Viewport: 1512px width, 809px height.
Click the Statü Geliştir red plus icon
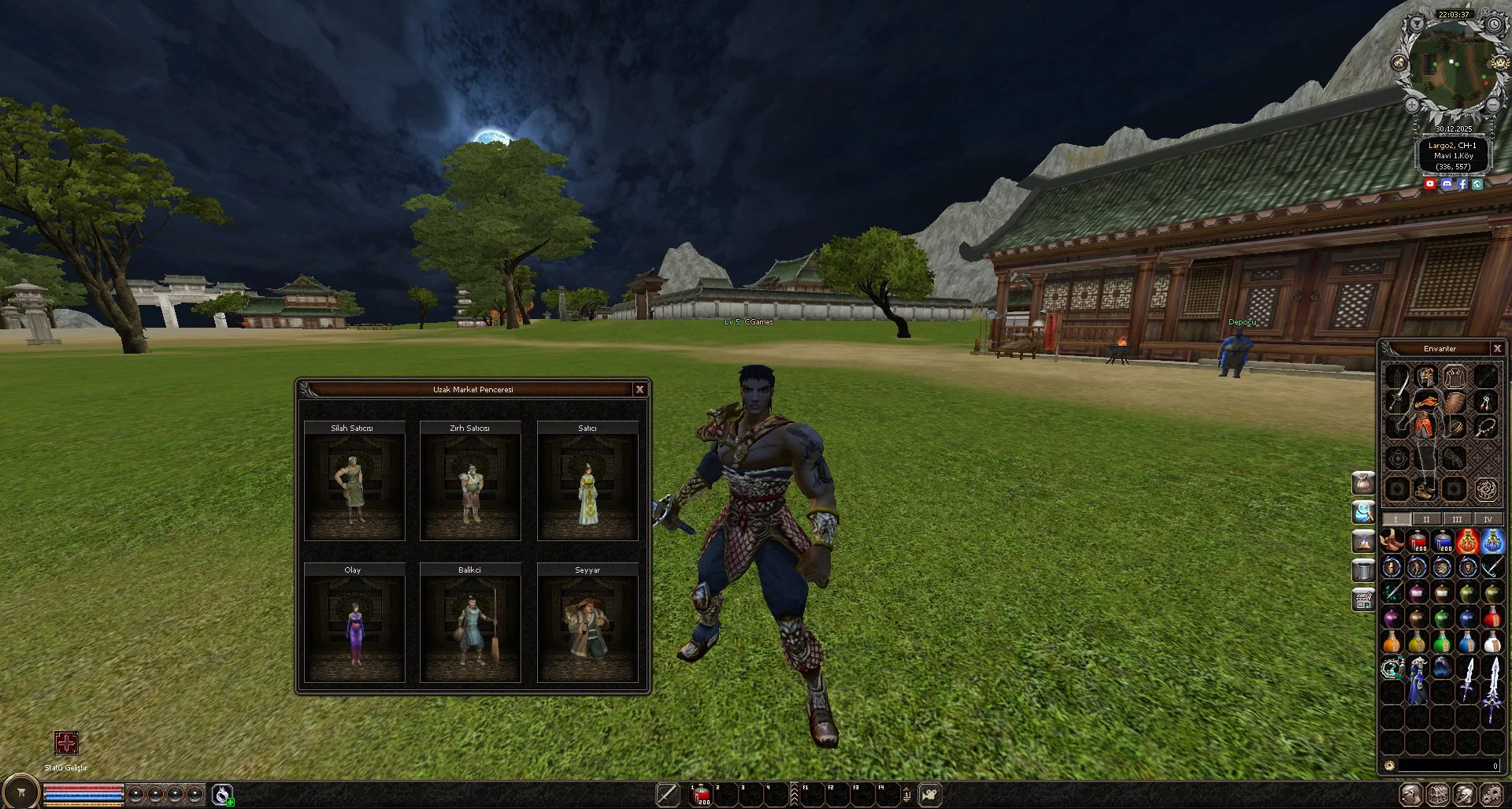click(x=66, y=743)
